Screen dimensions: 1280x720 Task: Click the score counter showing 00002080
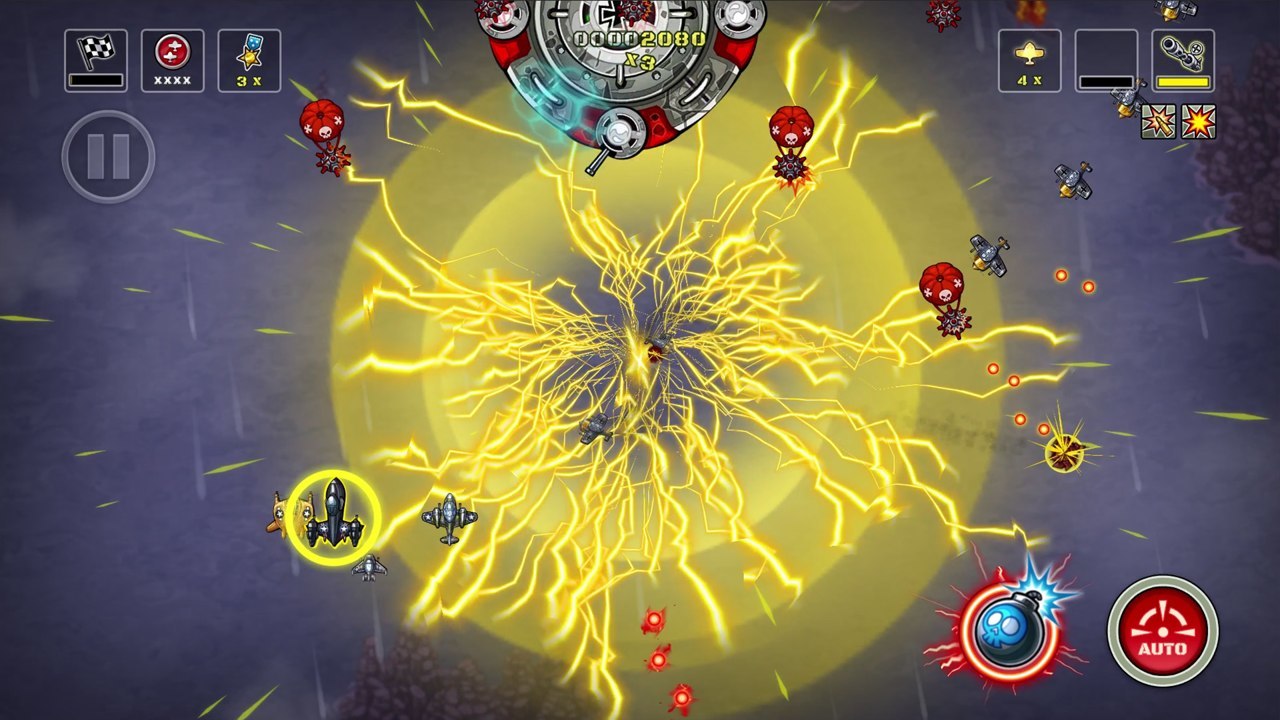point(641,40)
